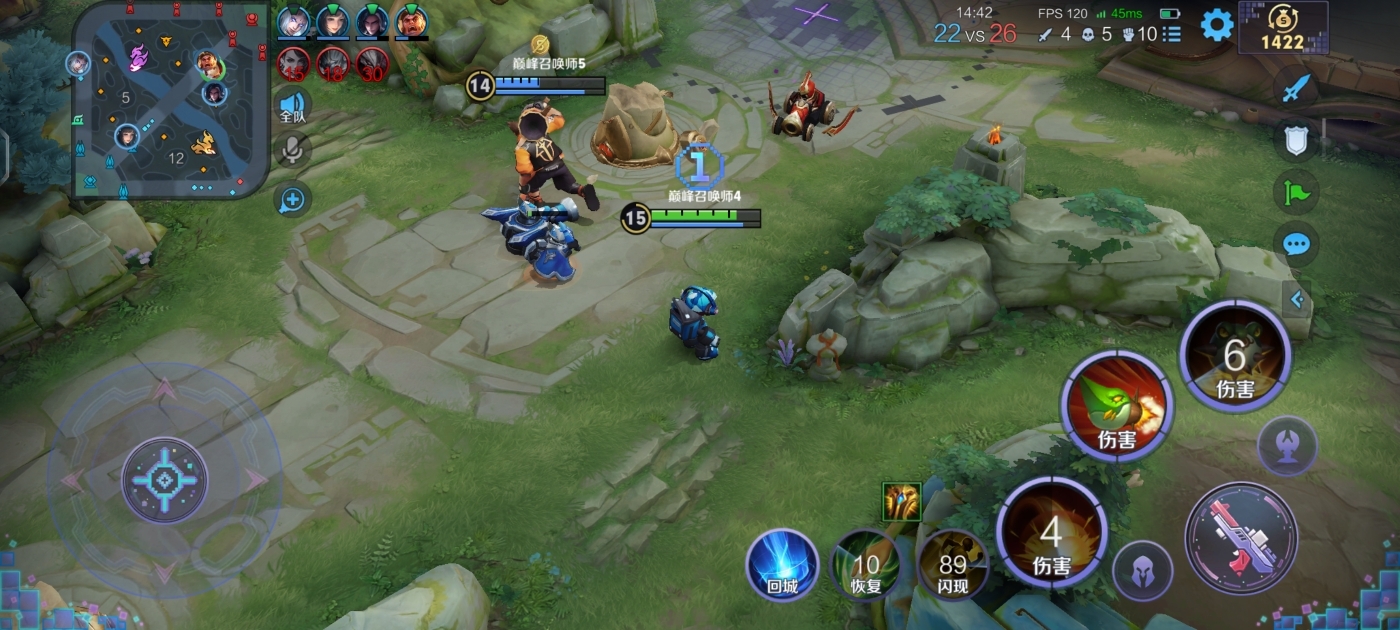Send the shield defend signal
This screenshot has height=630, width=1400.
(1296, 140)
